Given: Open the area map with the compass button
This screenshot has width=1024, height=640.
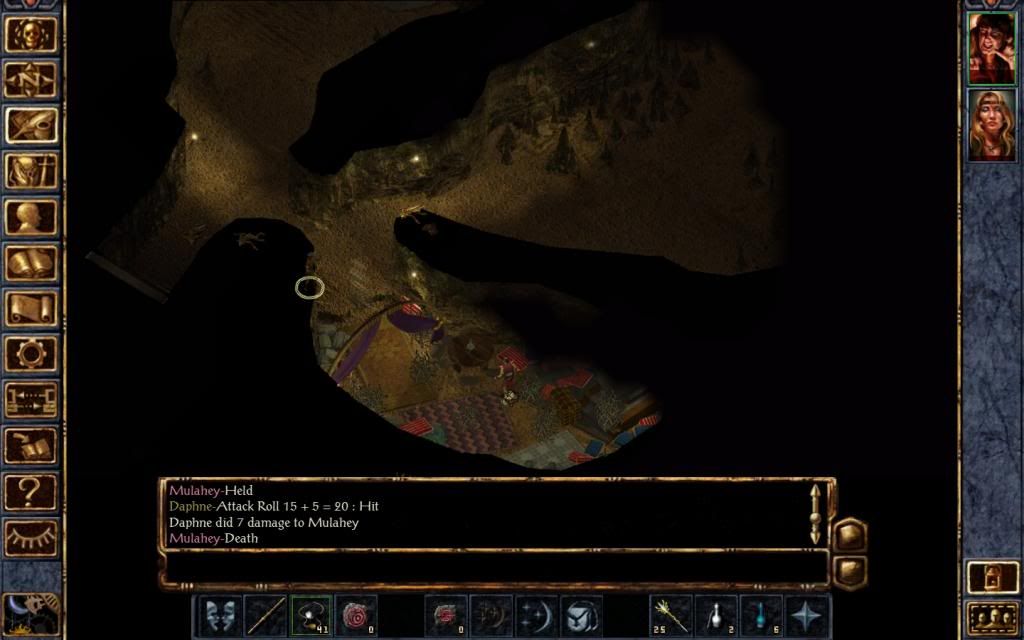Looking at the screenshot, I should tap(31, 79).
